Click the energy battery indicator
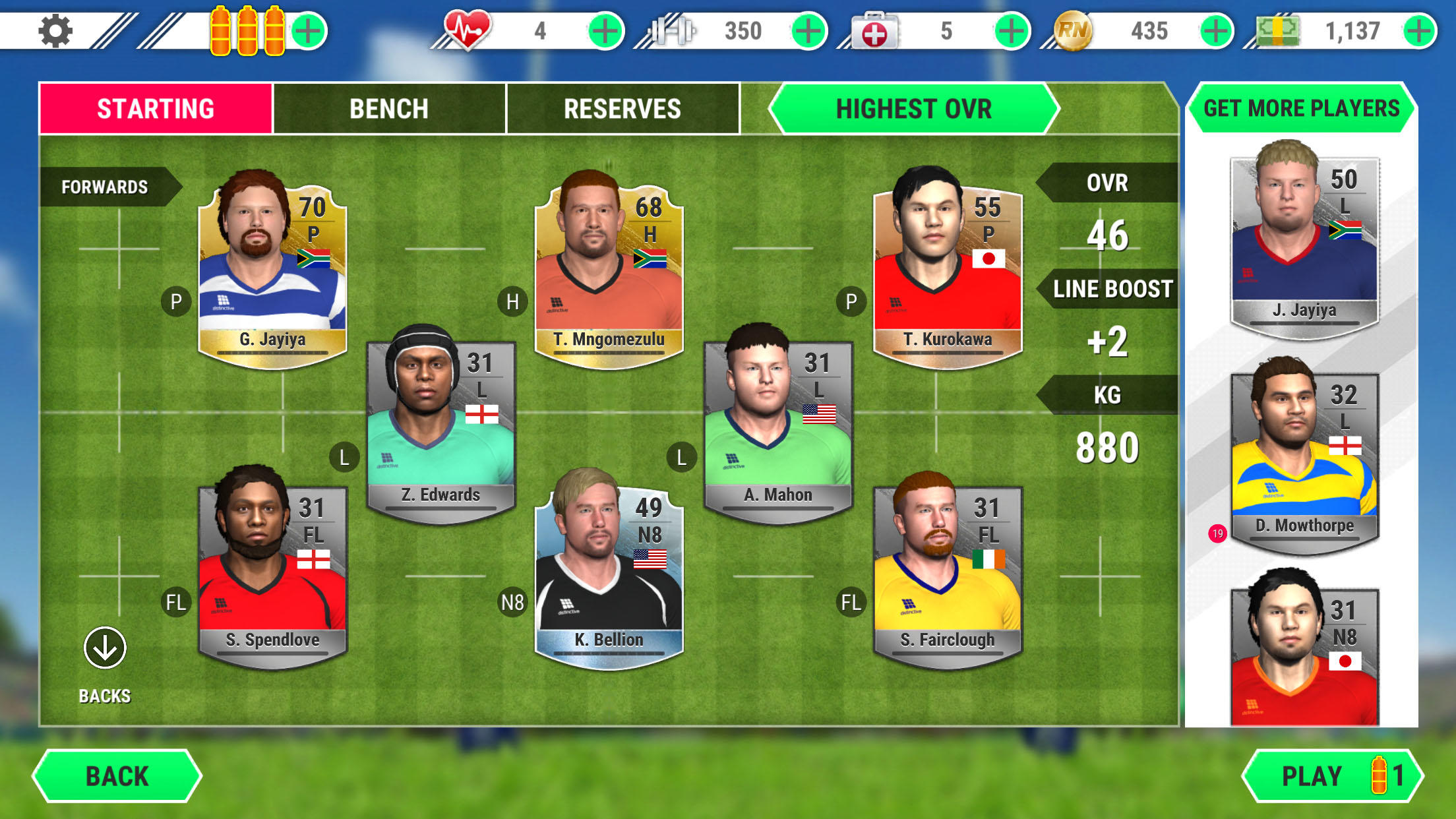Image resolution: width=1456 pixels, height=819 pixels. click(247, 29)
